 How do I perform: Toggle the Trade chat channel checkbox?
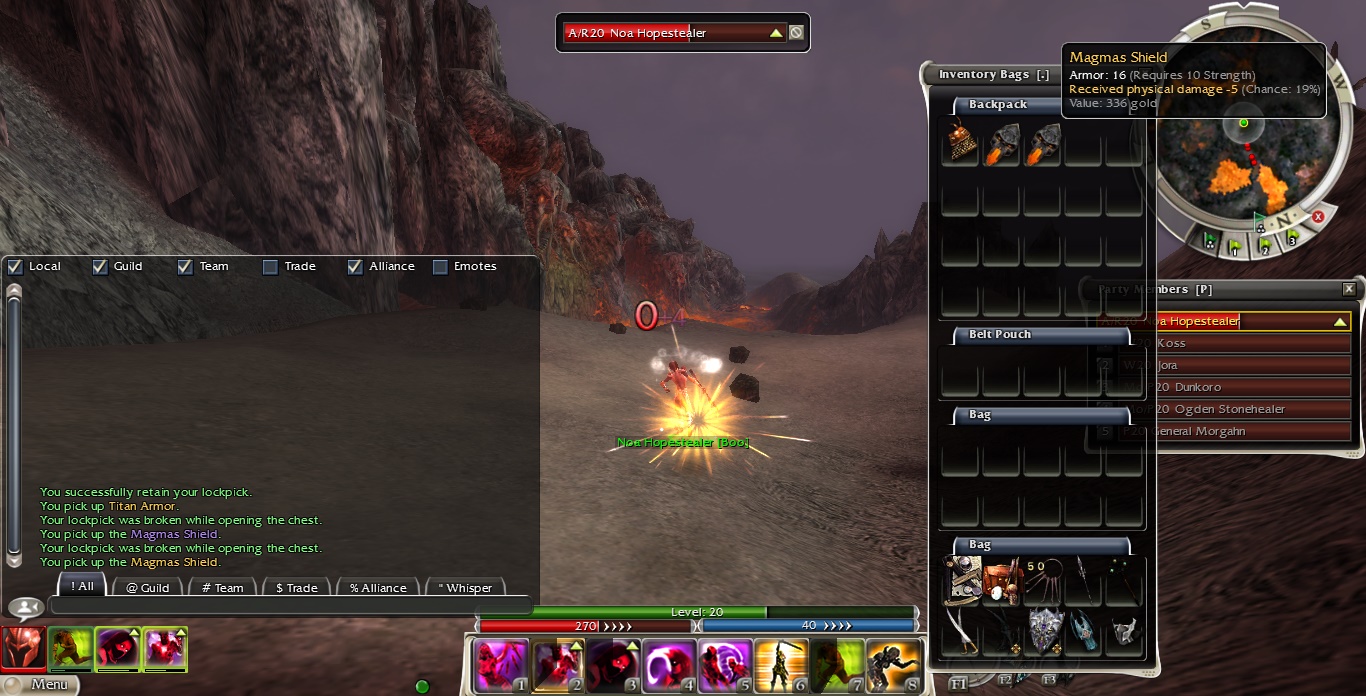click(x=270, y=267)
